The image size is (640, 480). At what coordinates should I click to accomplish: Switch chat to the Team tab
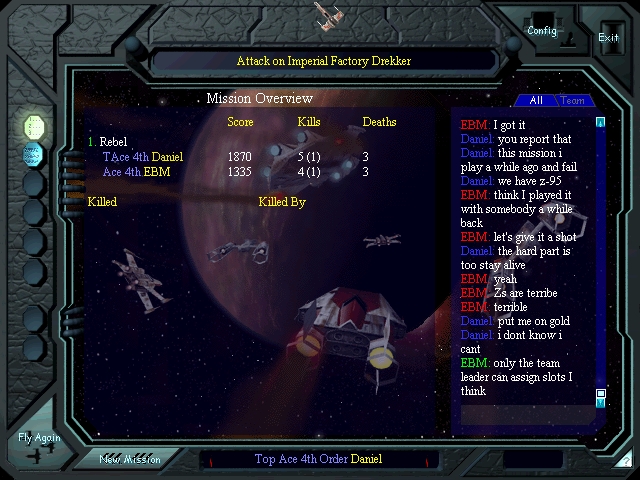[573, 100]
